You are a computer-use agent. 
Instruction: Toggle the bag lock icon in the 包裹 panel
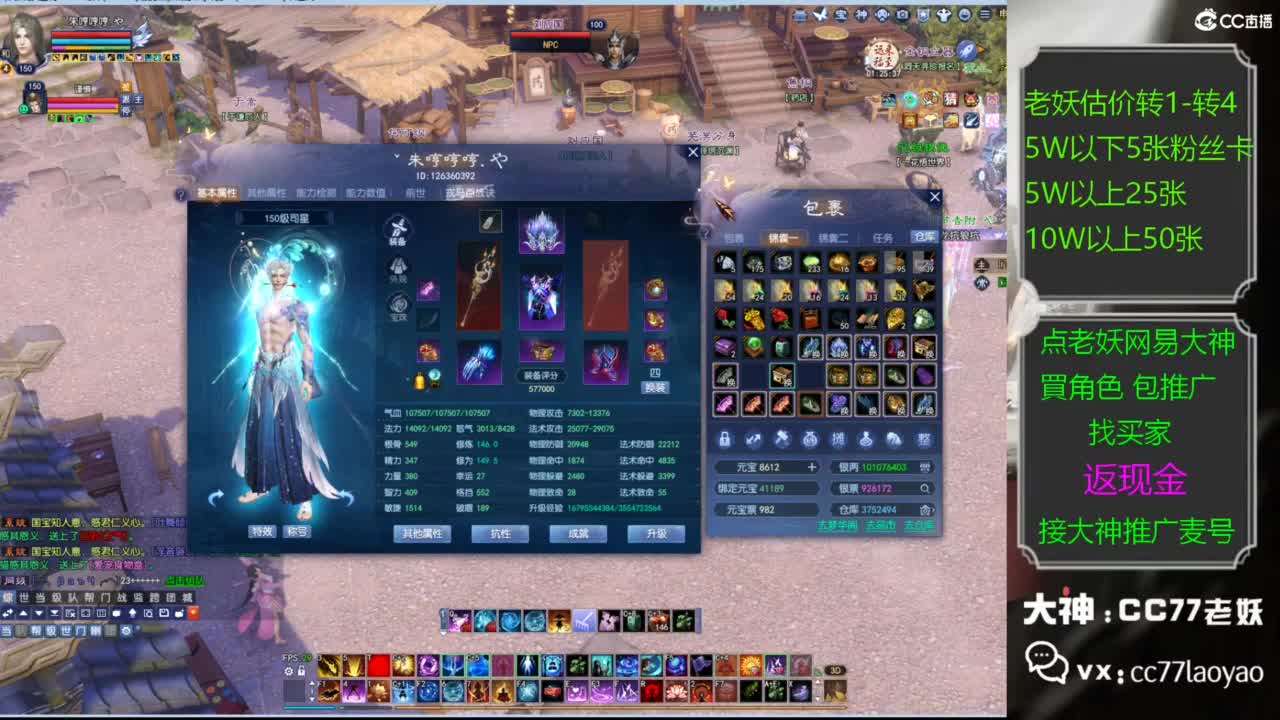(724, 439)
